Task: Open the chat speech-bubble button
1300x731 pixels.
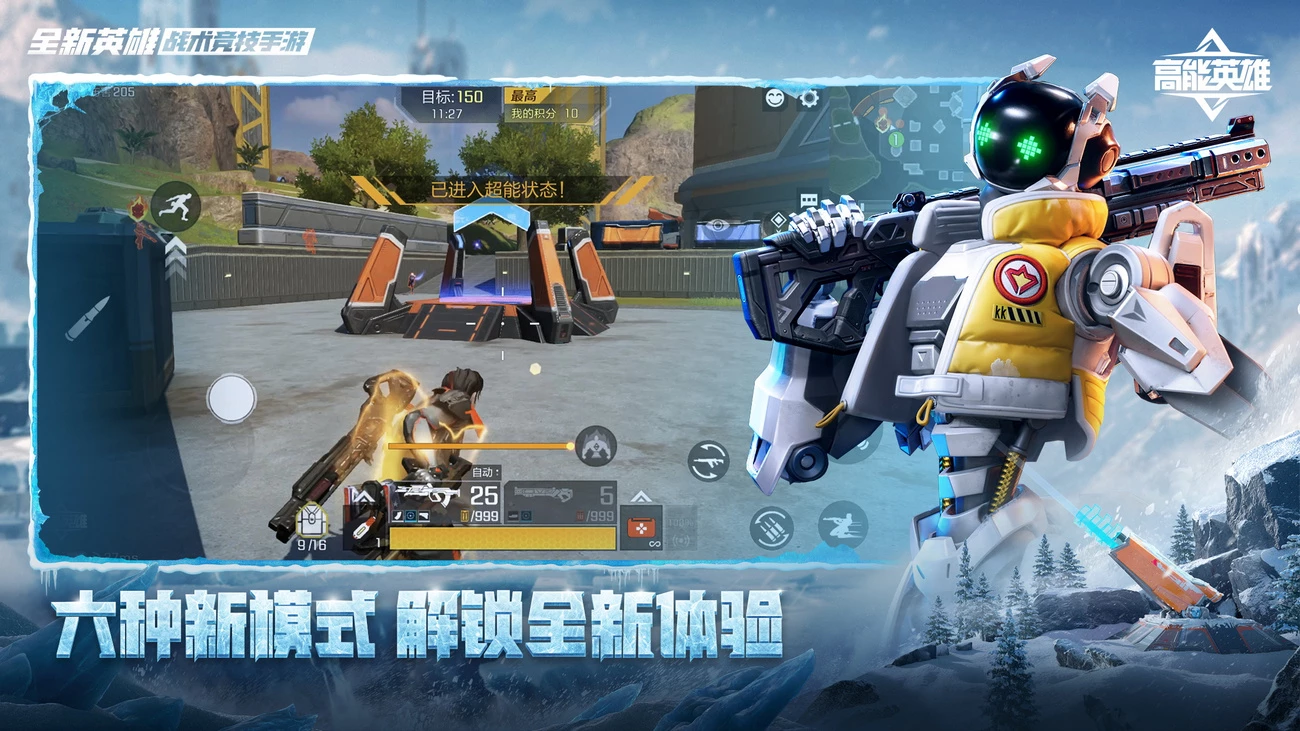Action: tap(808, 200)
